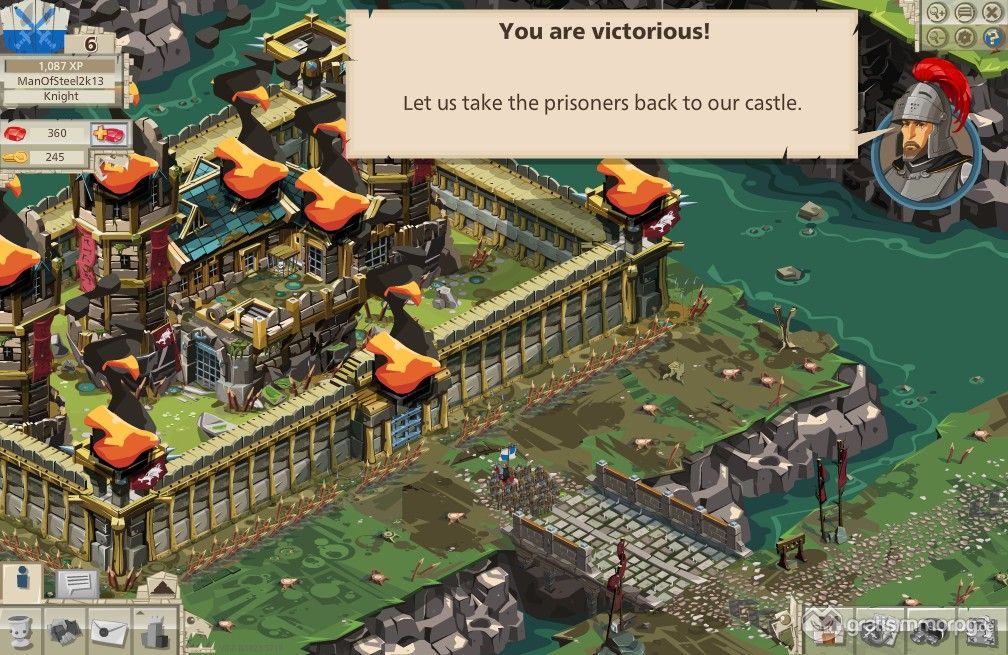Open the sealed envelope messages icon
The height and width of the screenshot is (655, 1008).
[109, 631]
